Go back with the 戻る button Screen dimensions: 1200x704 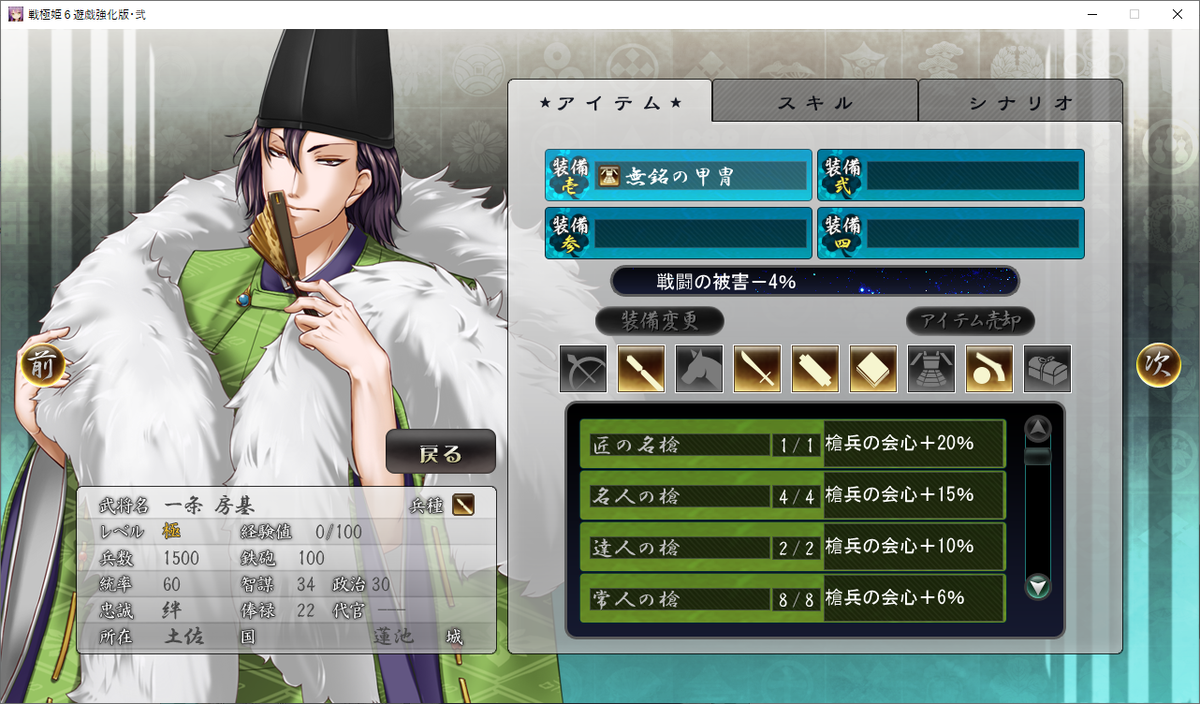(x=441, y=453)
